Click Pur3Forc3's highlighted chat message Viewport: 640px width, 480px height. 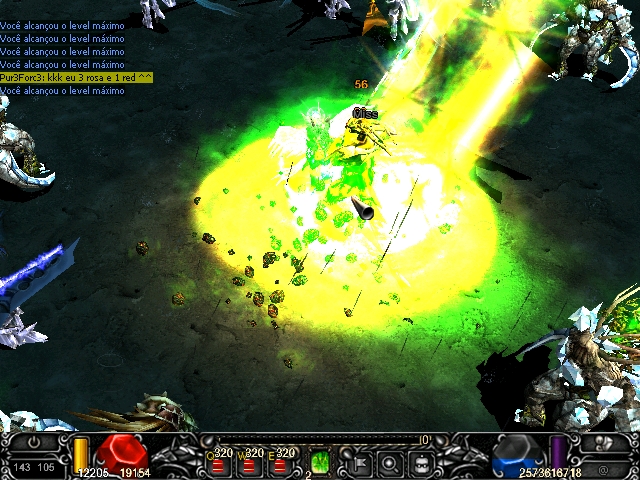76,77
